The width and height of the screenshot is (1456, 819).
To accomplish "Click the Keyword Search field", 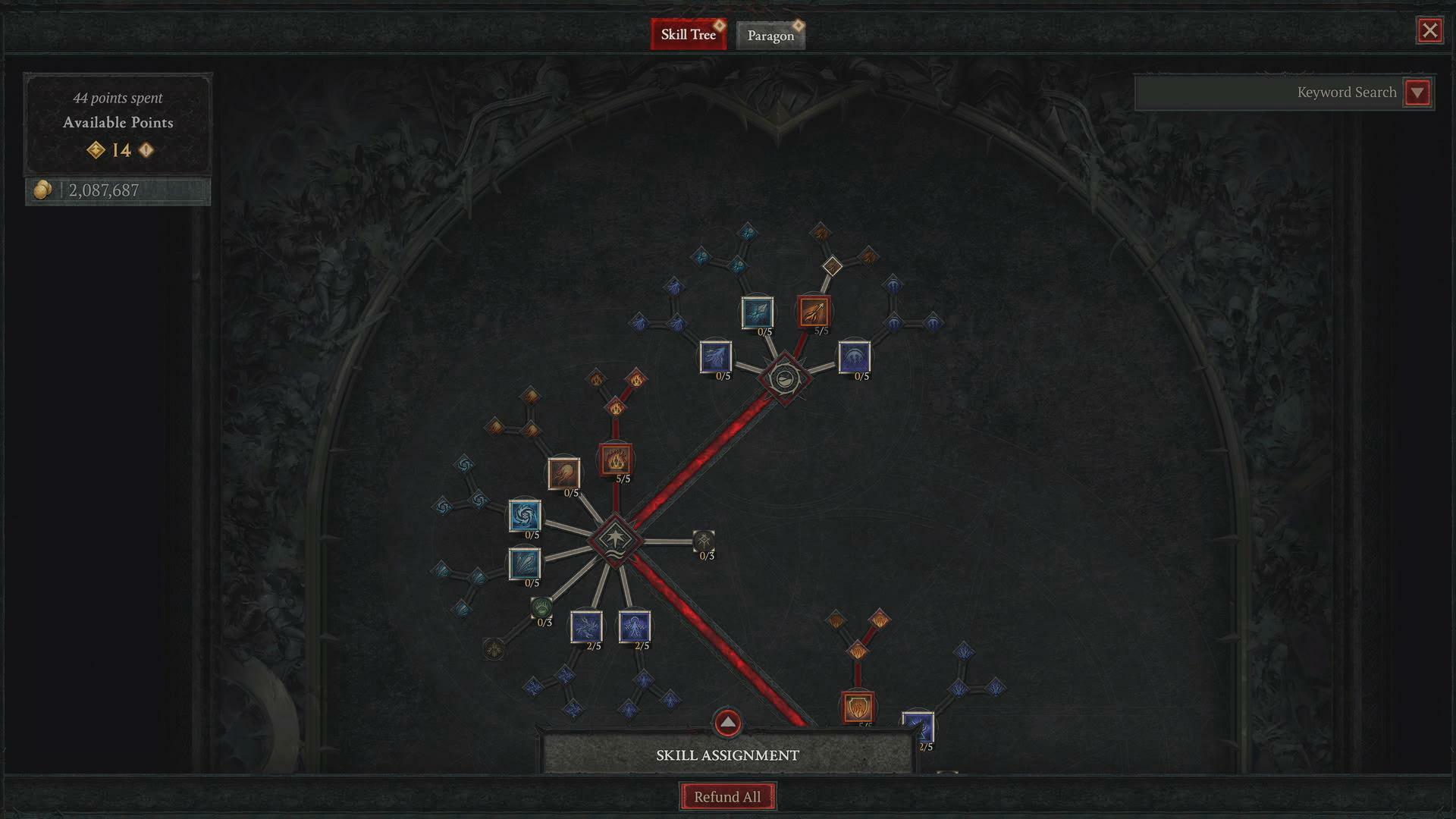I will click(1268, 93).
